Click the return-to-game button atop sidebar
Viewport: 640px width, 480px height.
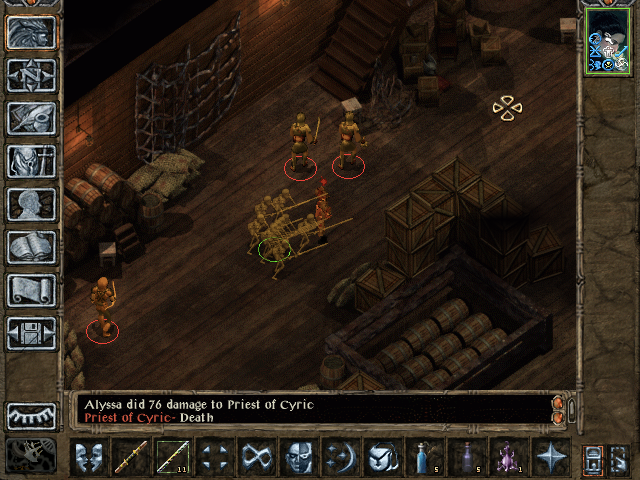(31, 32)
